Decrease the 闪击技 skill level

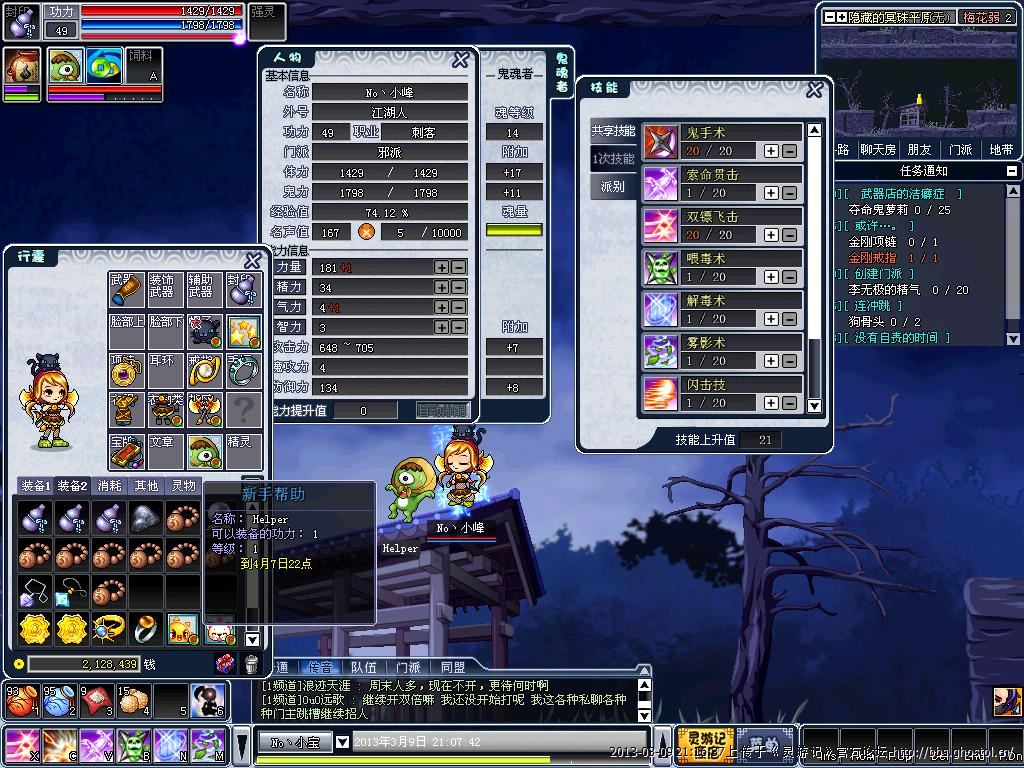pos(789,403)
